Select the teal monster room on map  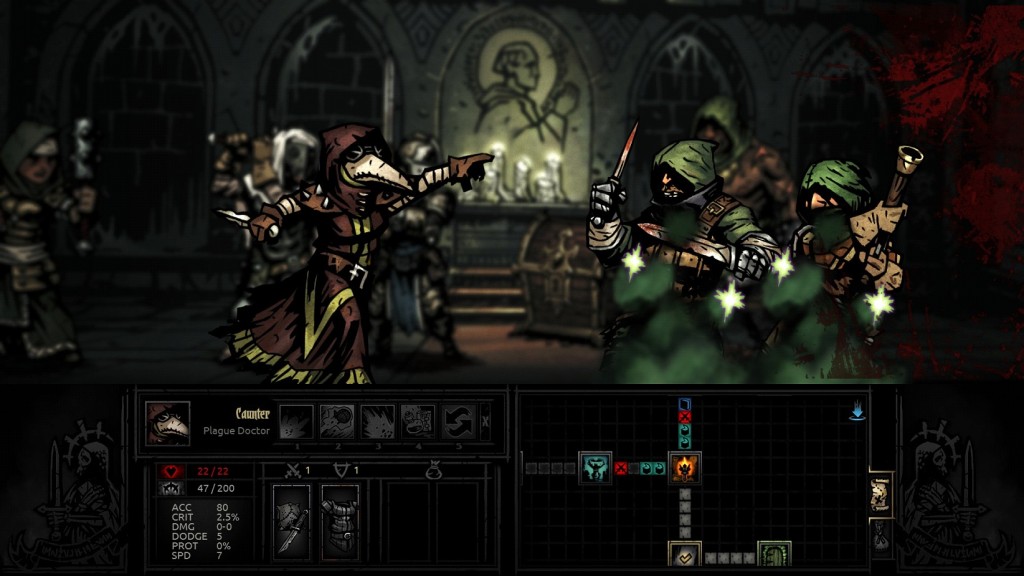point(595,467)
